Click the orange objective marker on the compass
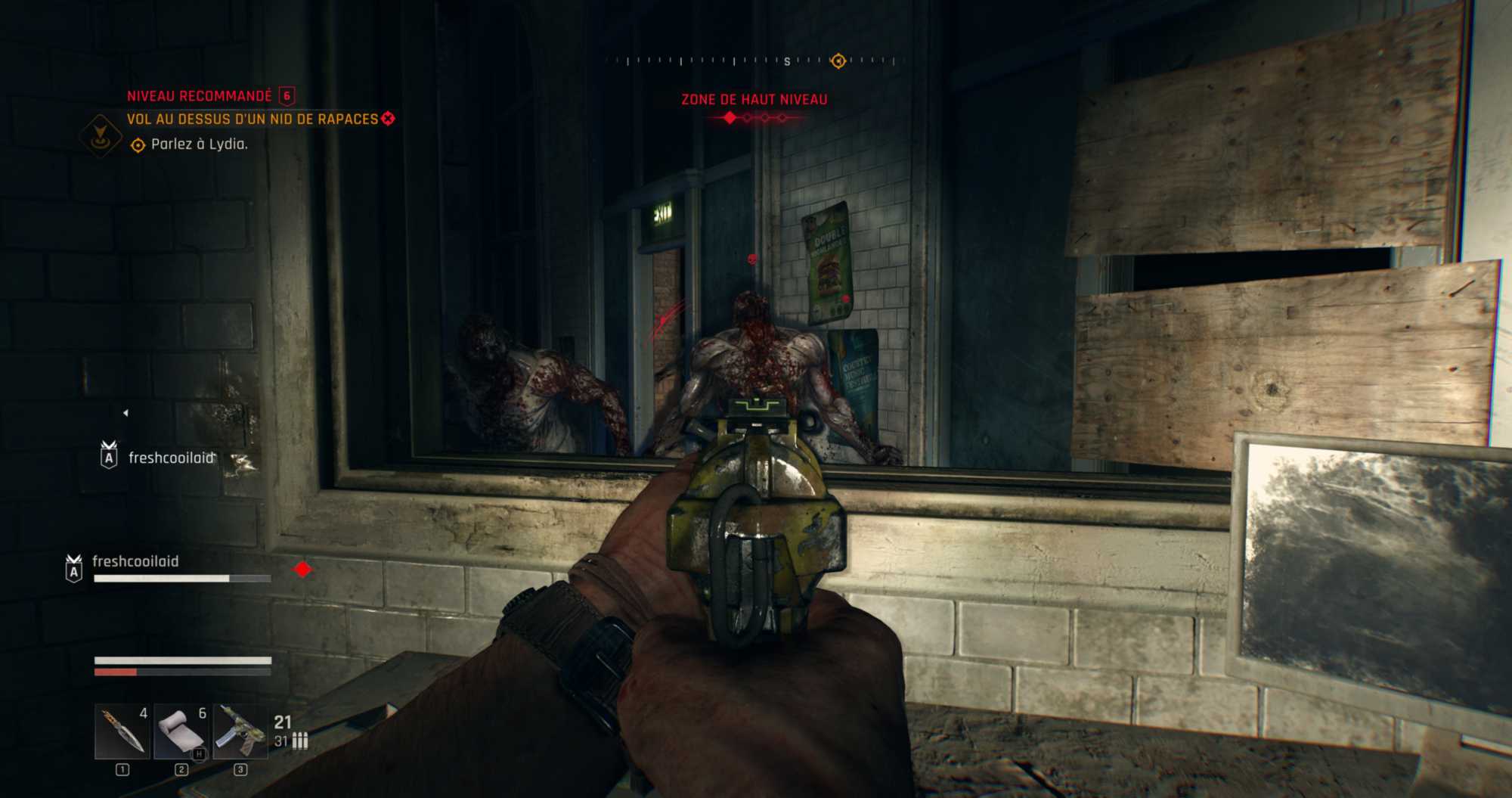 838,61
